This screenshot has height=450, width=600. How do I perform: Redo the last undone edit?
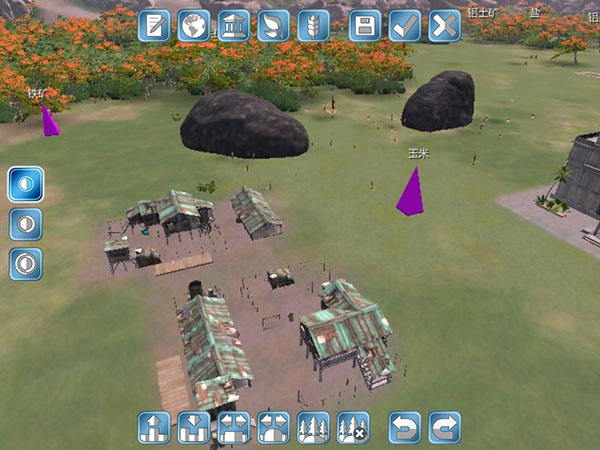click(444, 427)
